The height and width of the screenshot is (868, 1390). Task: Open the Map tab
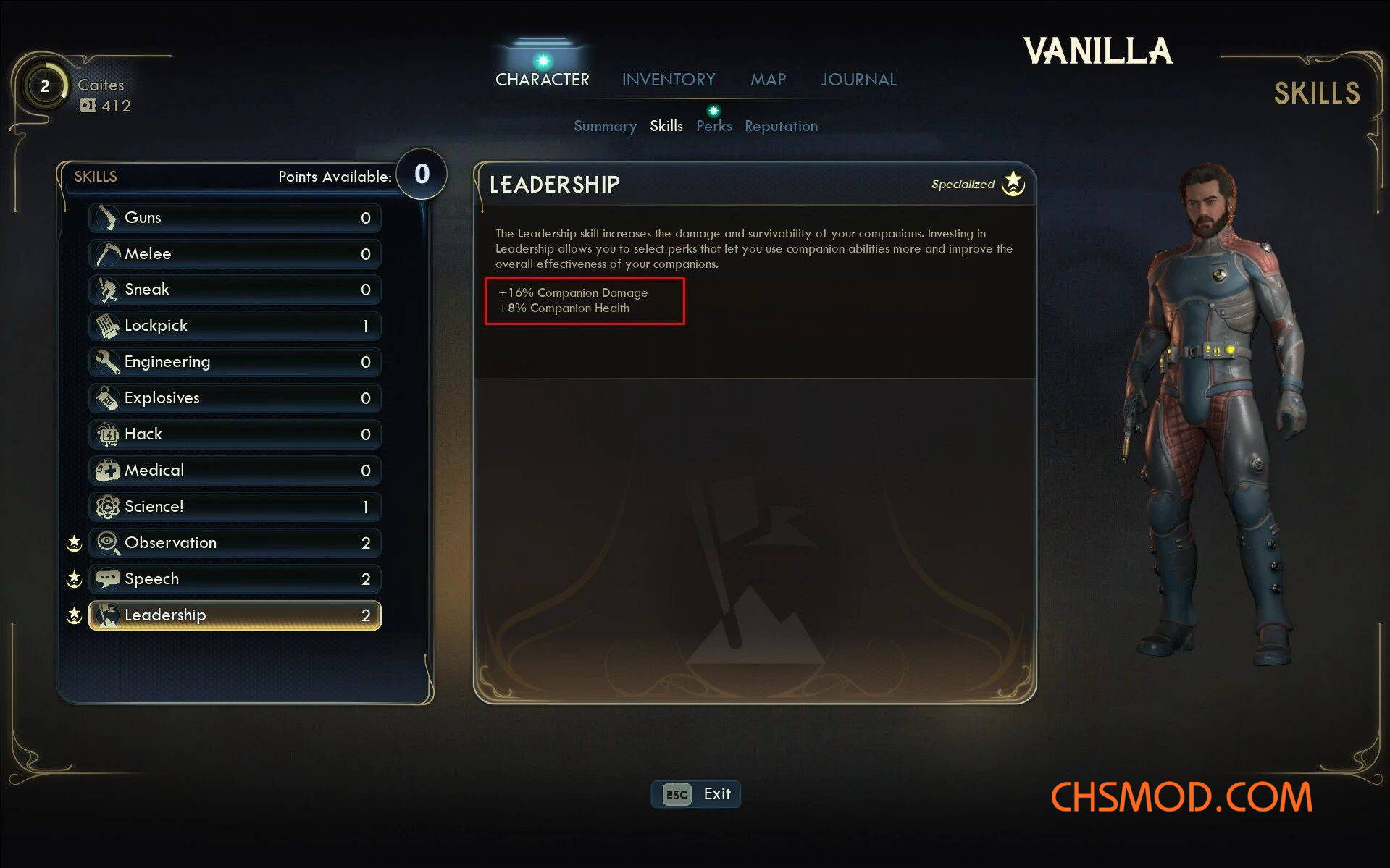click(x=768, y=80)
